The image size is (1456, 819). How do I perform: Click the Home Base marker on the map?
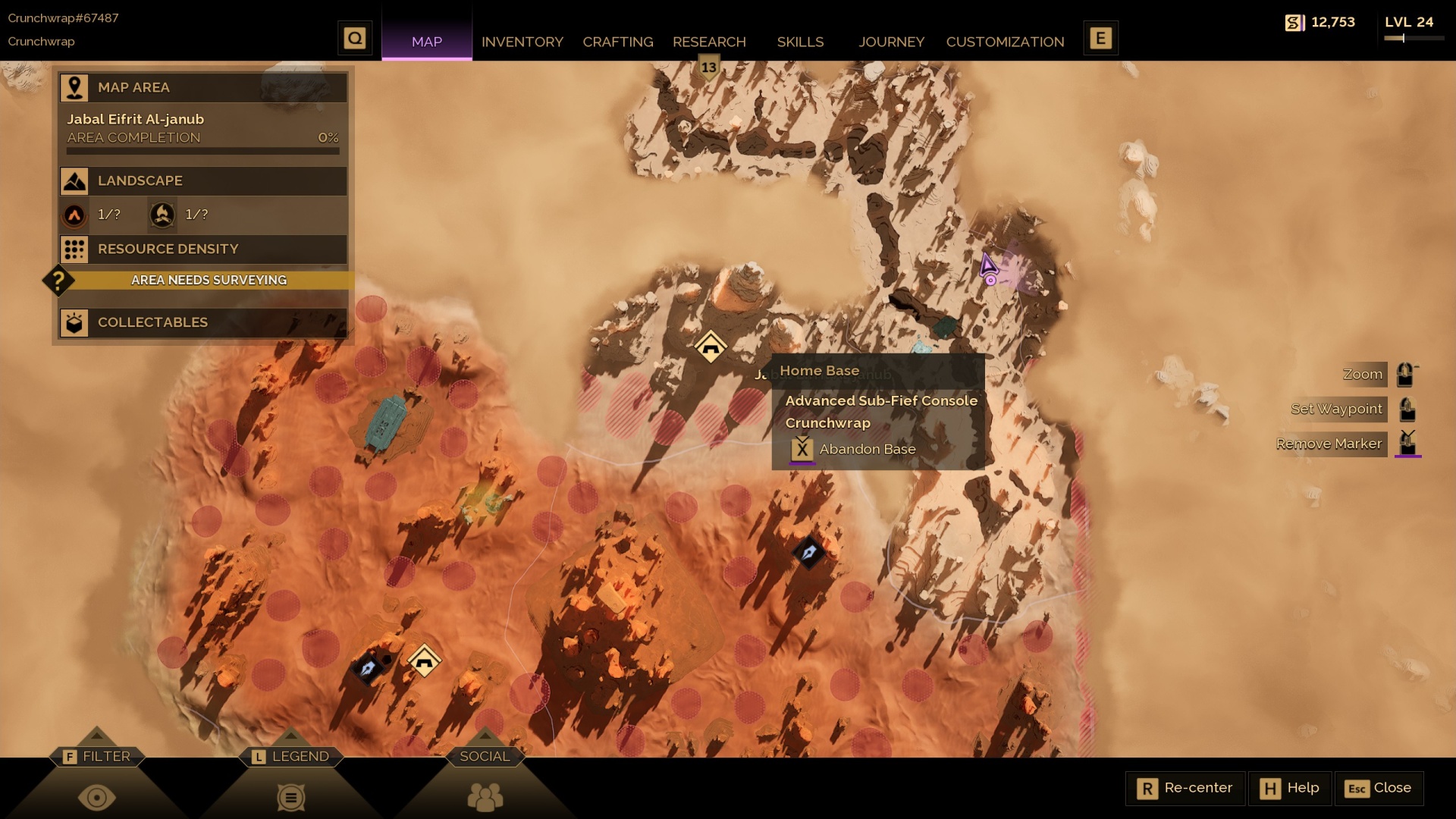pyautogui.click(x=710, y=345)
